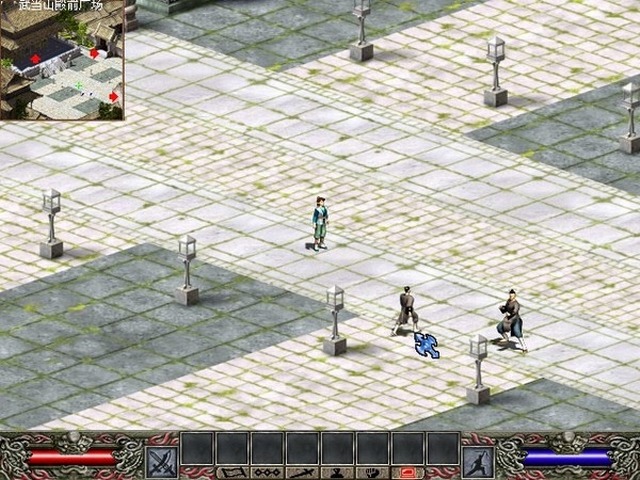Viewport: 640px width, 480px height.
Task: Show the character figure panel button
Action: point(337,472)
